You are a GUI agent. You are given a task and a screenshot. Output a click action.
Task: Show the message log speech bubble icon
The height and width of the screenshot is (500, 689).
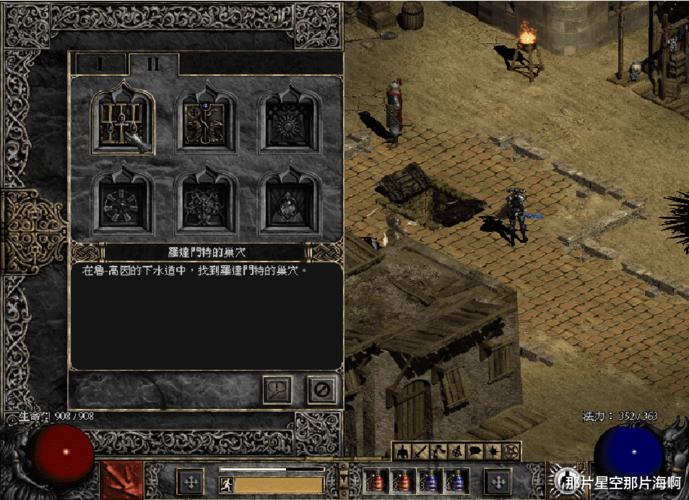click(475, 452)
